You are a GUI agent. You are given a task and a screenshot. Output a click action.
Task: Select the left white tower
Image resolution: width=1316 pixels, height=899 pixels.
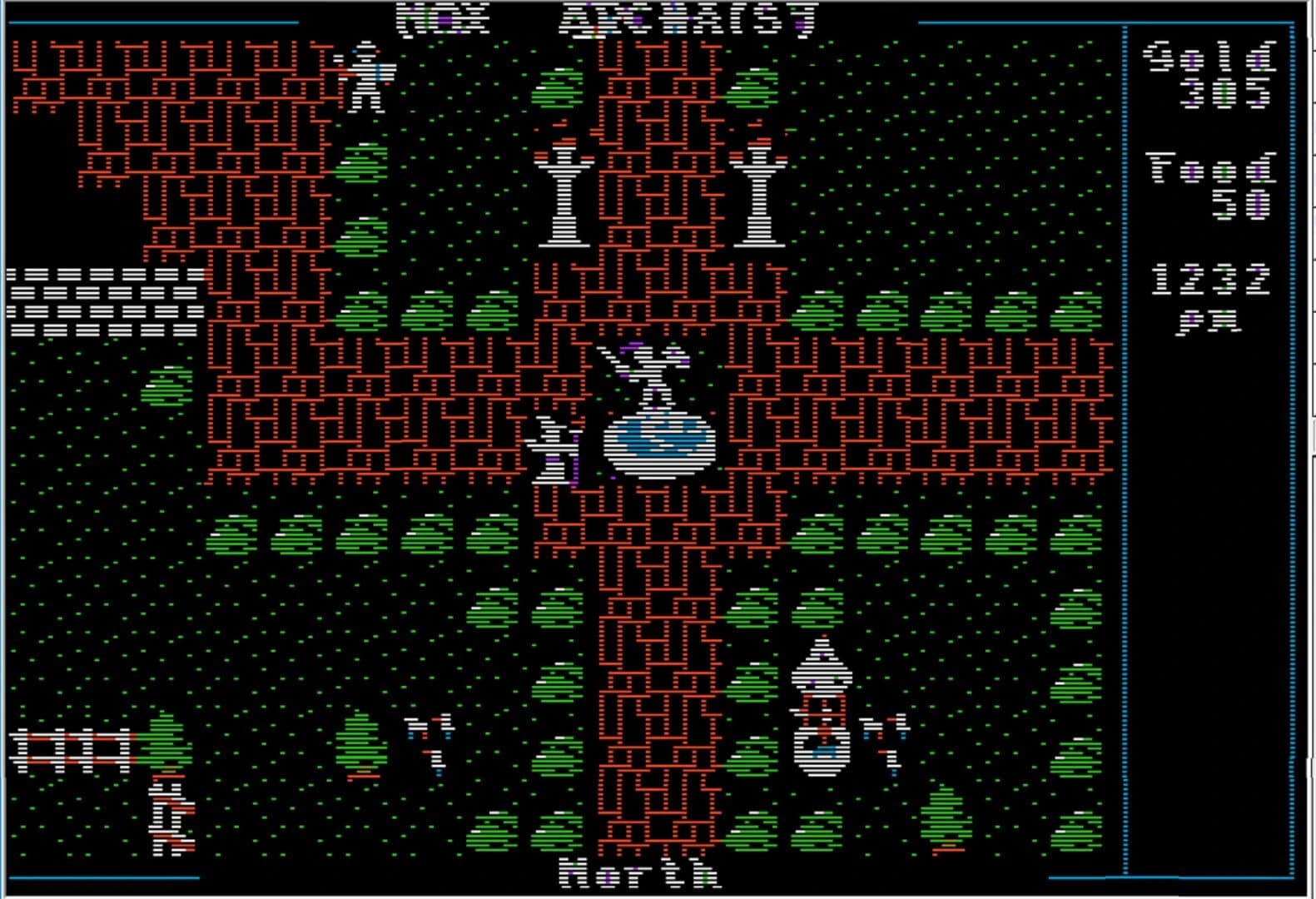coord(564,196)
